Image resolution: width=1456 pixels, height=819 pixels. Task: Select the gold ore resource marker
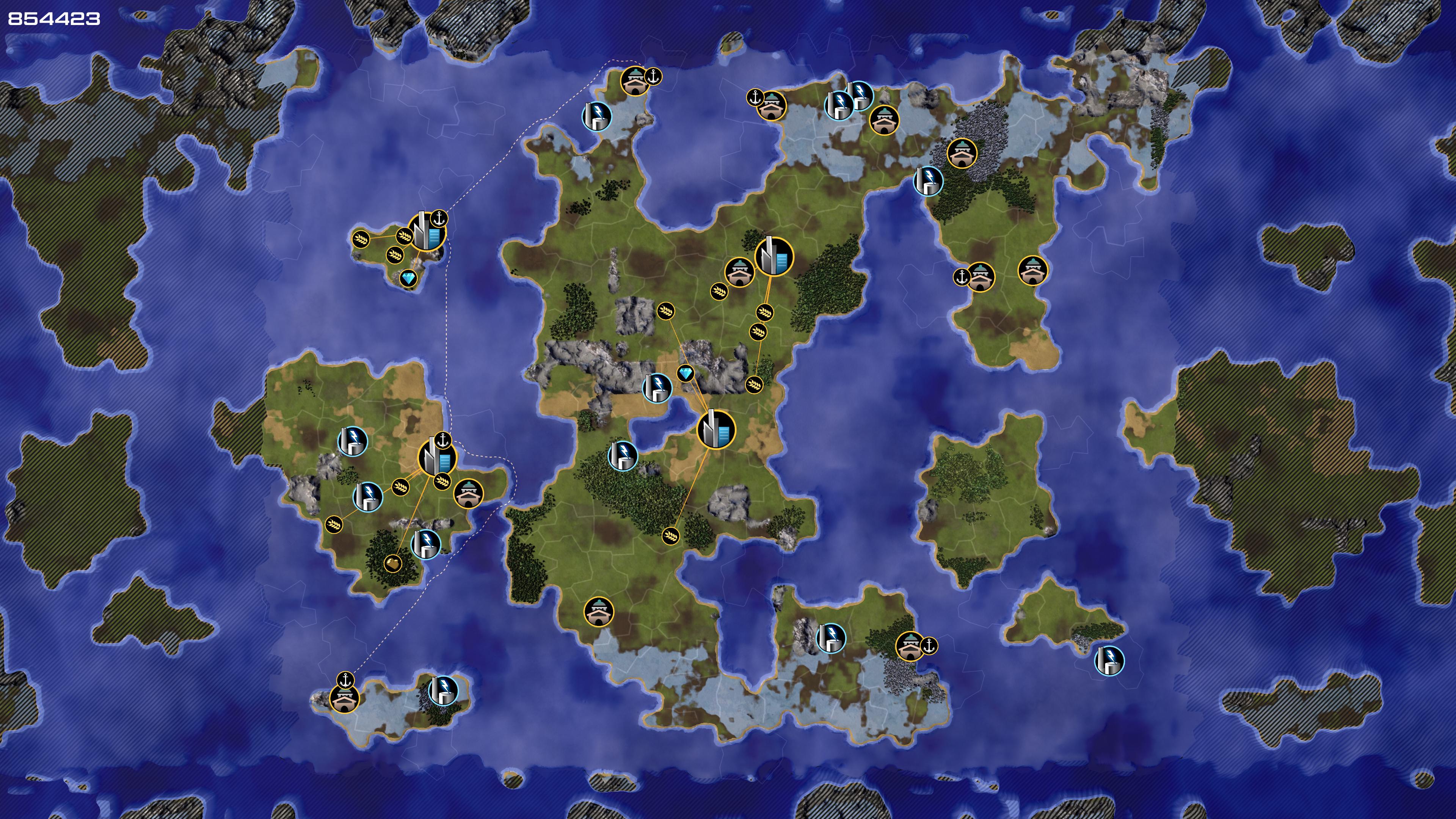click(392, 563)
